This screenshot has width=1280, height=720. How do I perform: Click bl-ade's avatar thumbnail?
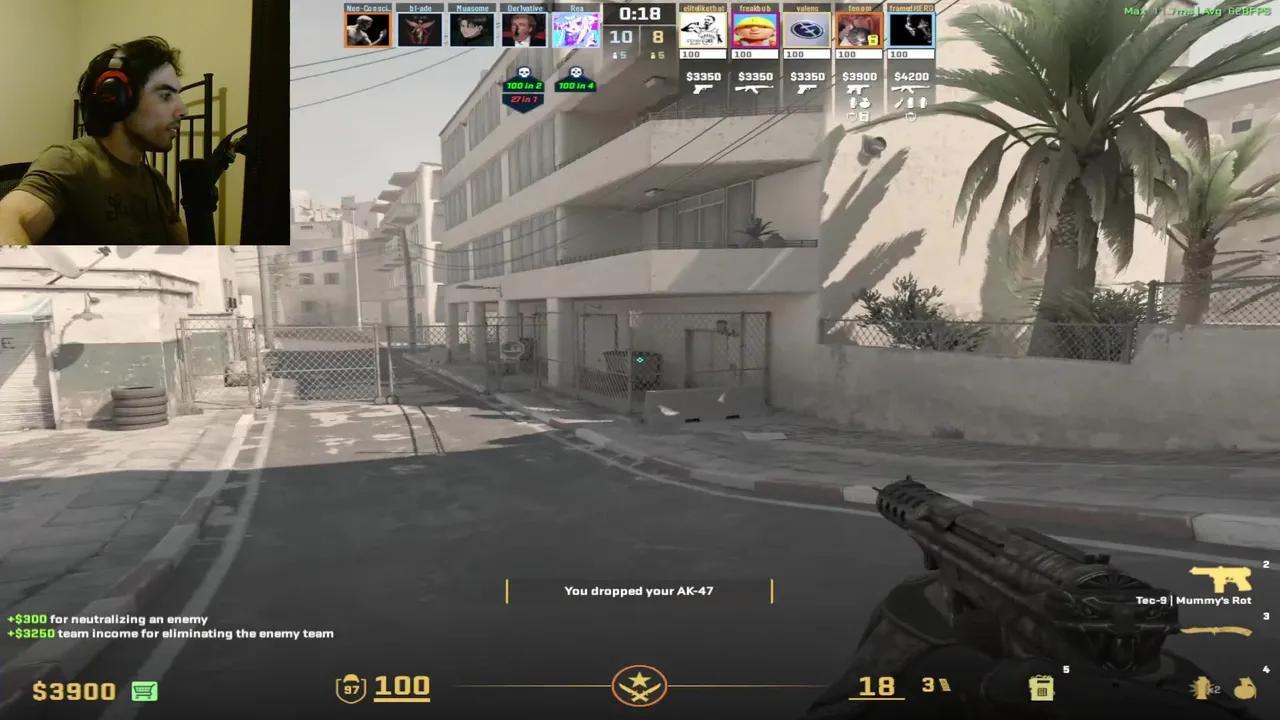click(x=420, y=28)
